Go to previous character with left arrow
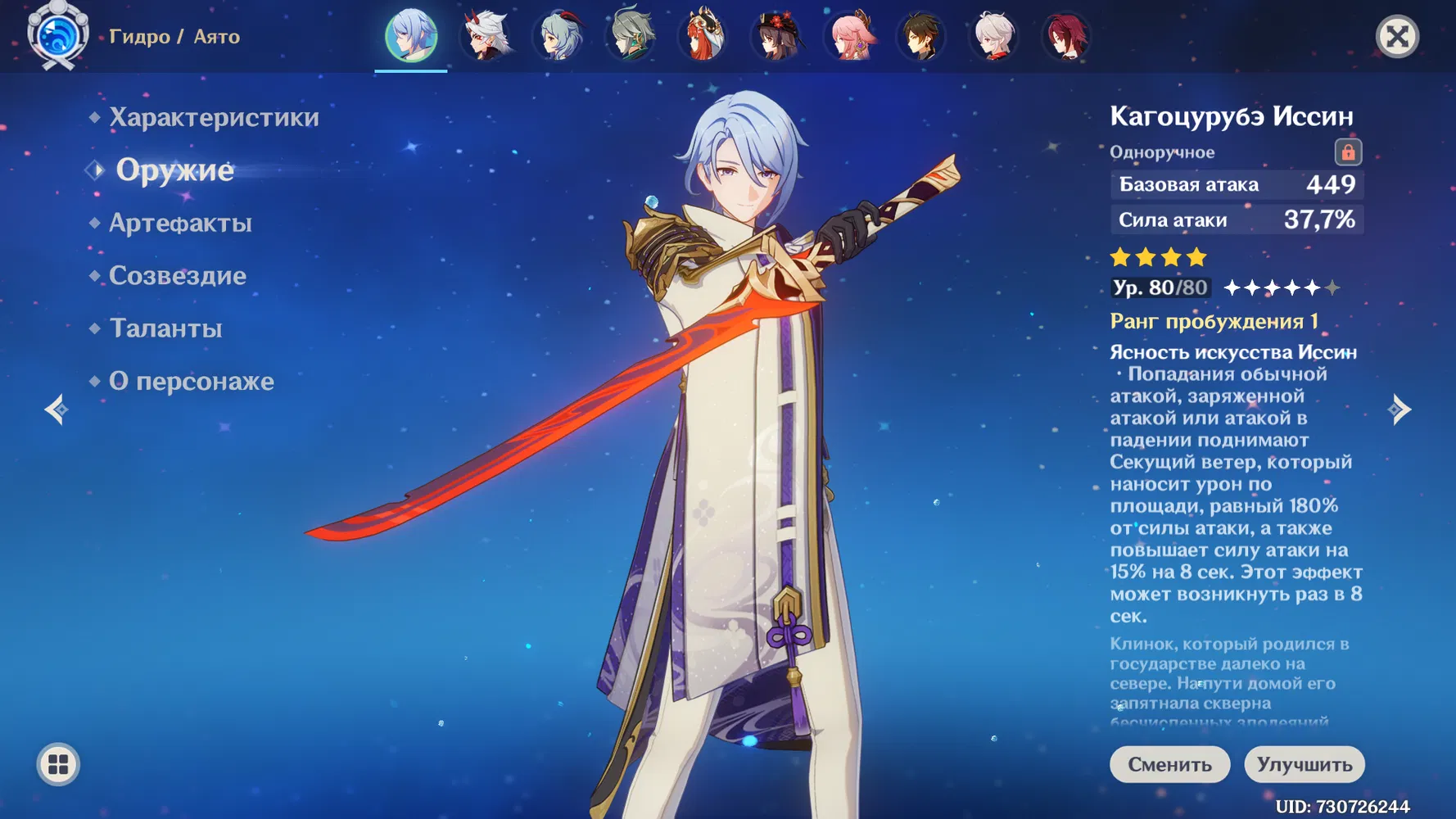1456x819 pixels. (57, 409)
